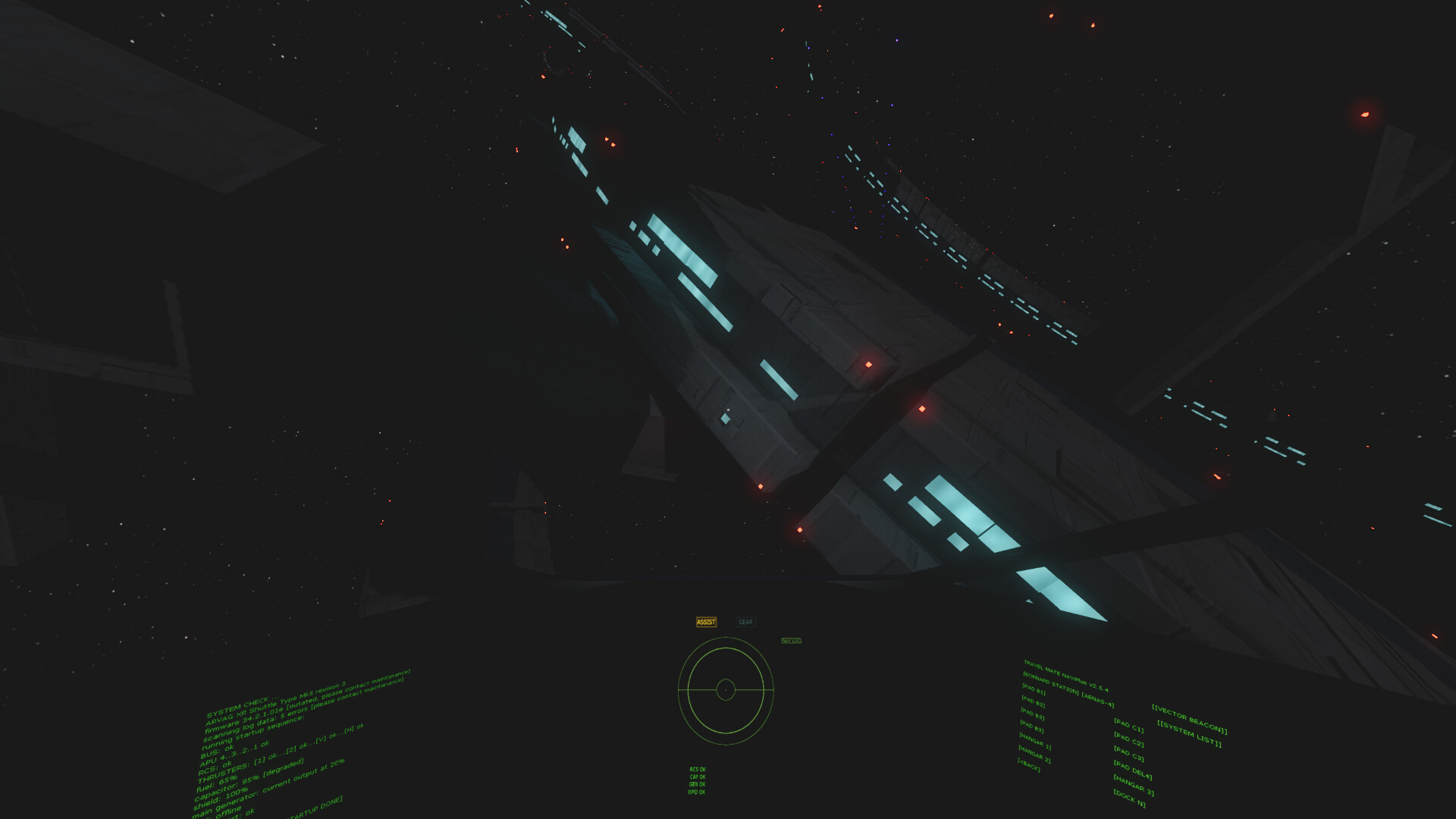This screenshot has width=1456, height=819.
Task: Choose the PAD DEL4 destination
Action: (x=1133, y=770)
